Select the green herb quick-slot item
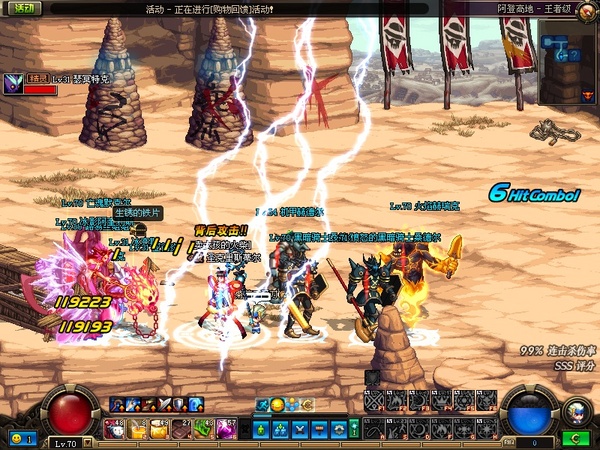The height and width of the screenshot is (450, 600). (x=203, y=428)
